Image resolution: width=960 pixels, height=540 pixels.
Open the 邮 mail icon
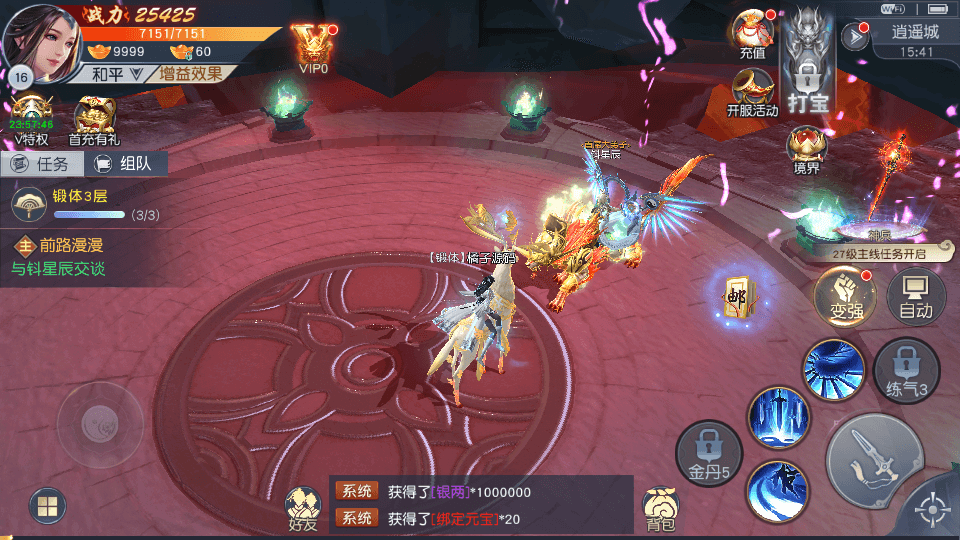(x=739, y=298)
